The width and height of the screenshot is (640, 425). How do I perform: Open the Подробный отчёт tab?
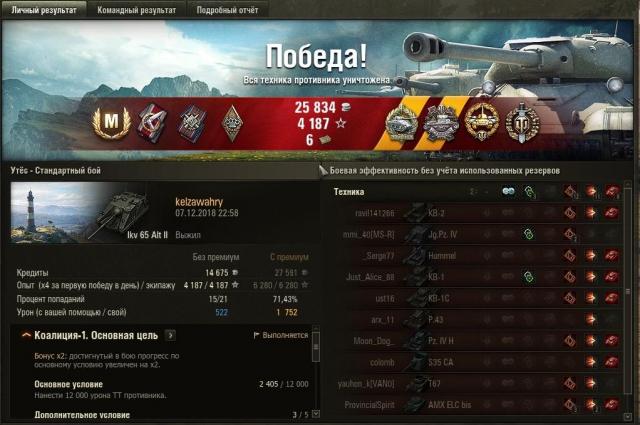[x=224, y=10]
